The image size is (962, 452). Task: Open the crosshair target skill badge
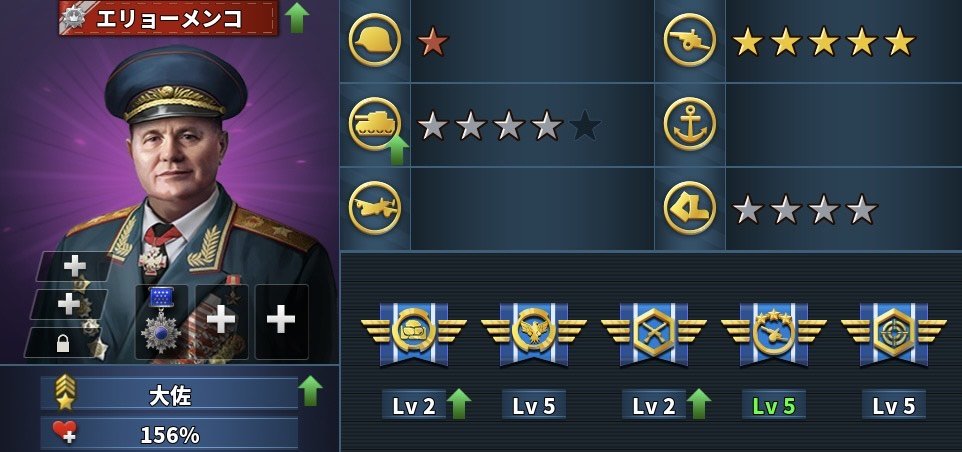(x=893, y=331)
